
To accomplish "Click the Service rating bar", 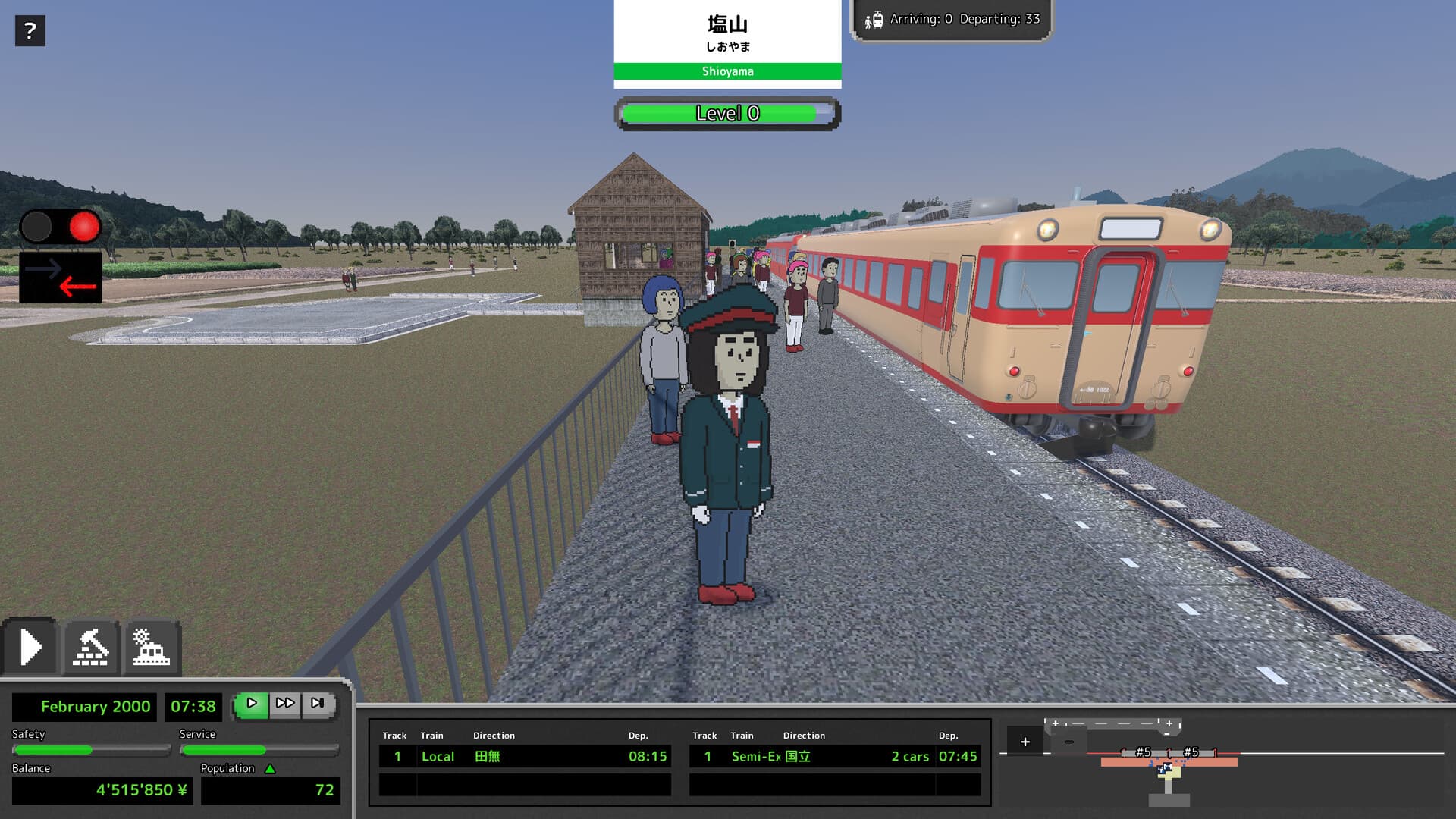I will point(259,750).
